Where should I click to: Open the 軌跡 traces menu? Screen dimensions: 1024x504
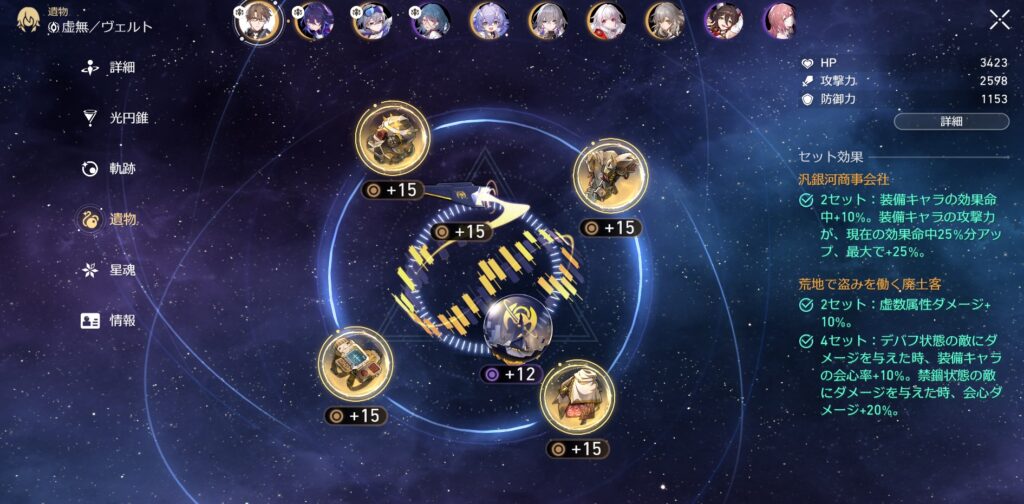pos(121,168)
